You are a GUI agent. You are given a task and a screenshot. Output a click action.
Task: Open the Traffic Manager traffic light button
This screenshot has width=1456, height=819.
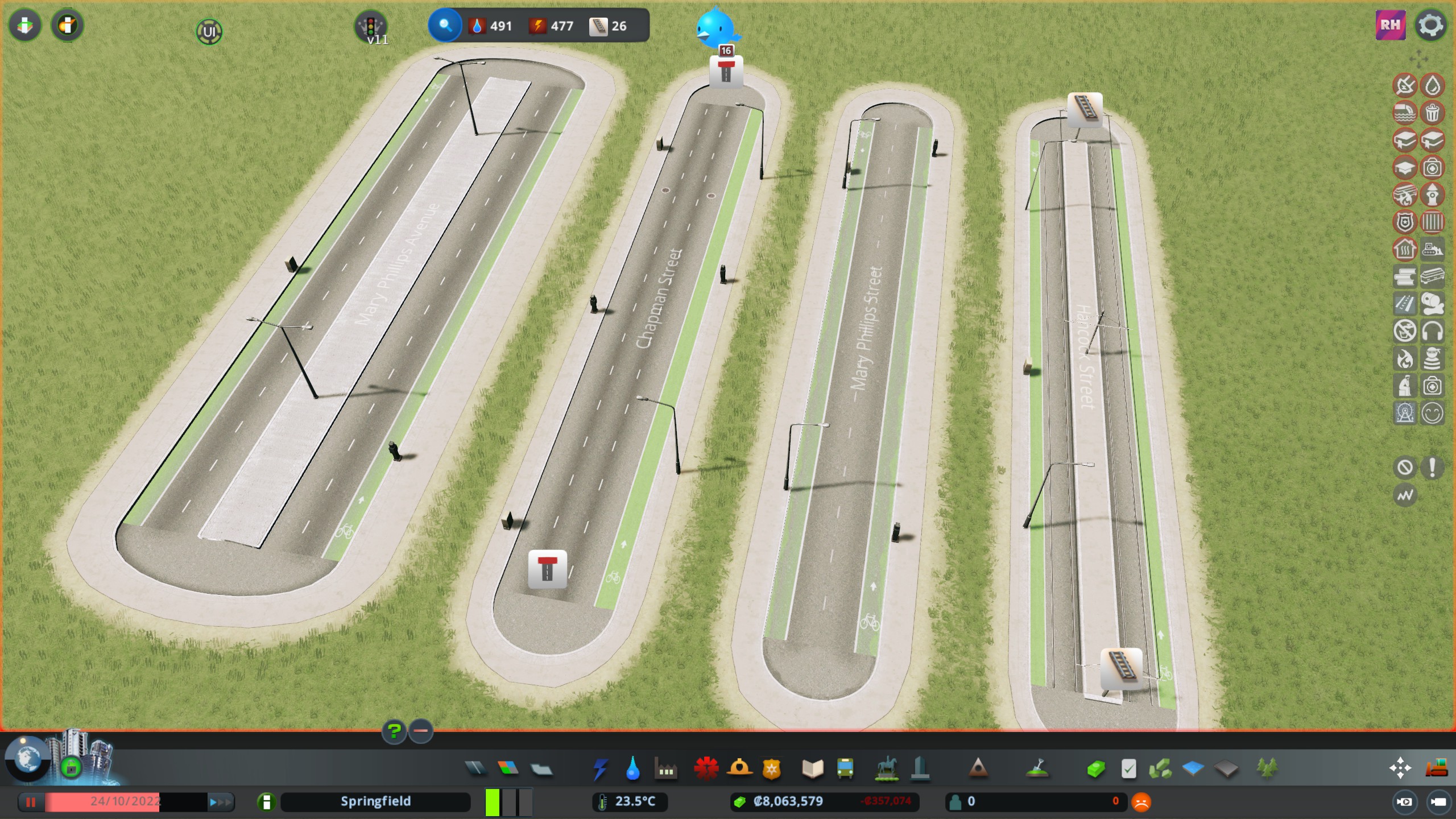371,26
